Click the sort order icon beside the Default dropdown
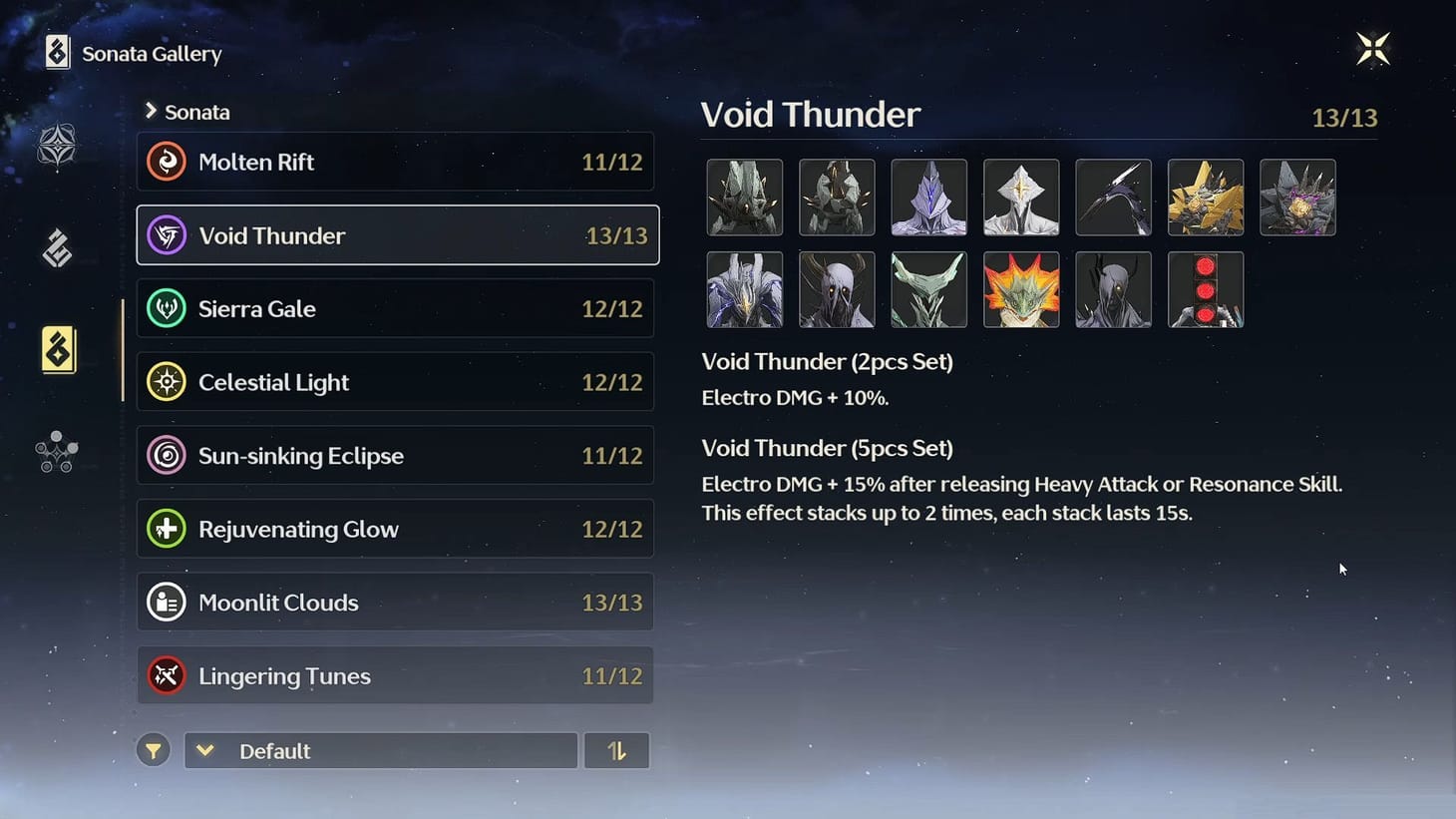This screenshot has height=819, width=1456. coord(616,750)
